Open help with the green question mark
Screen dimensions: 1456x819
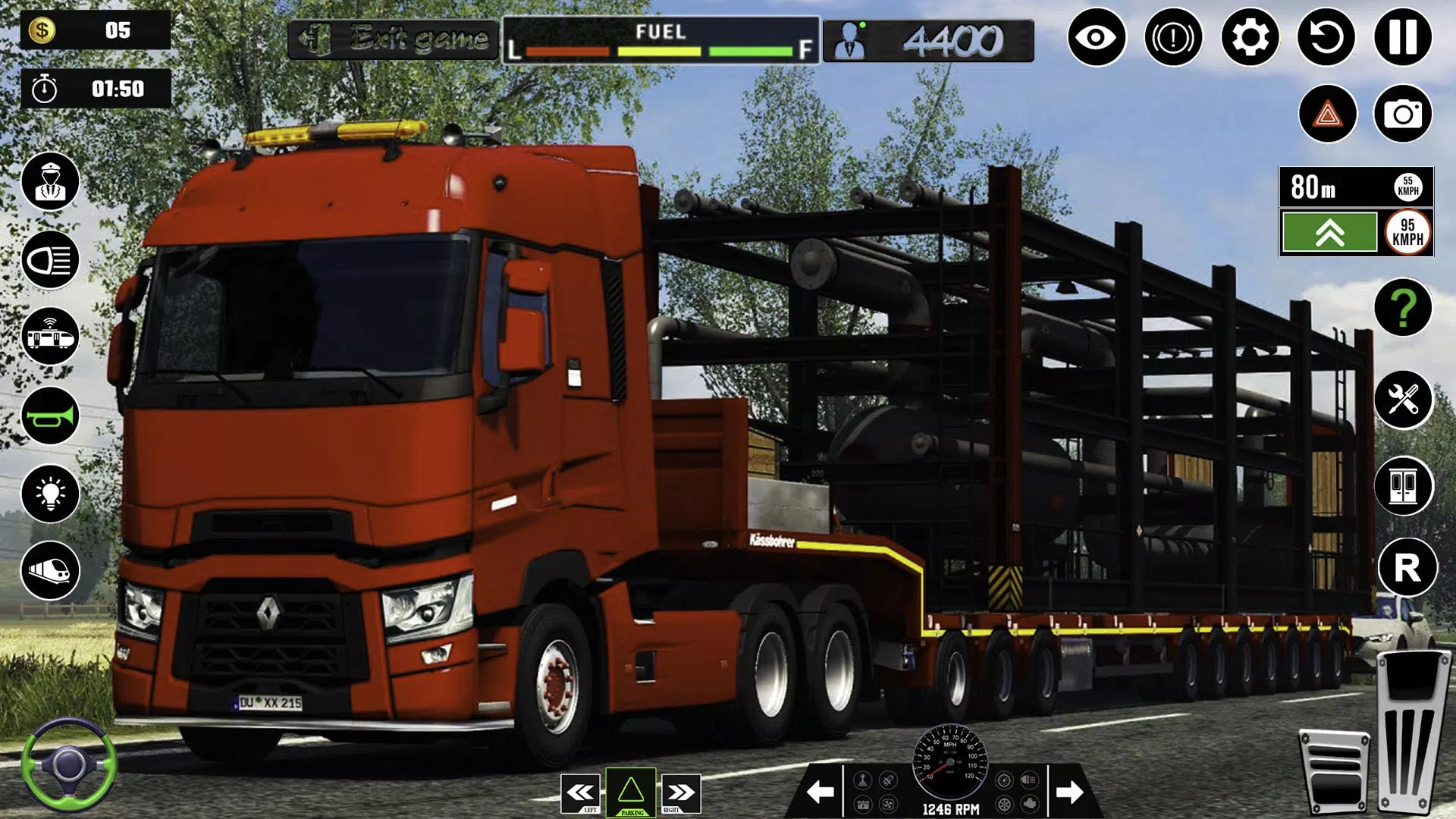click(x=1403, y=307)
